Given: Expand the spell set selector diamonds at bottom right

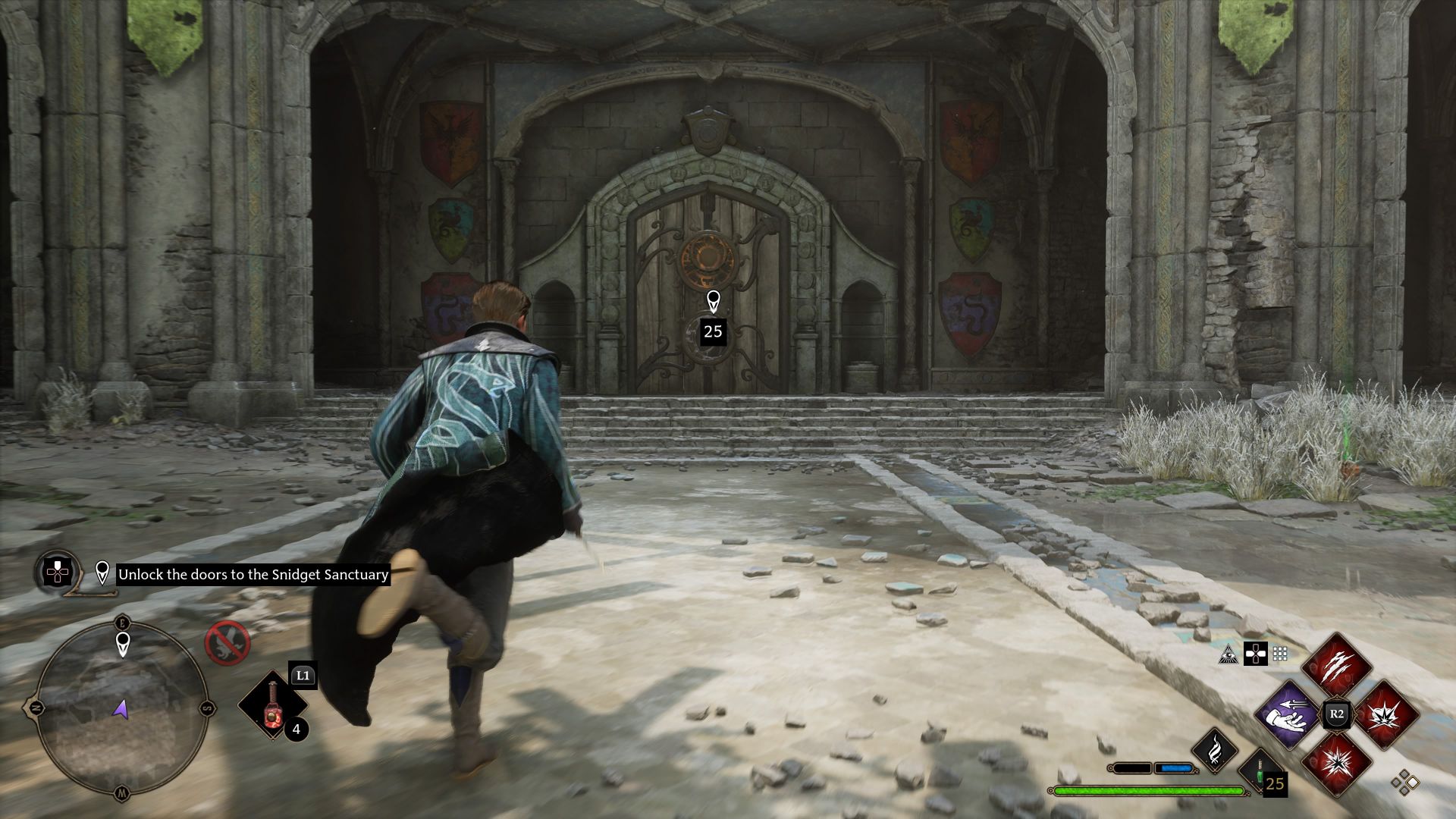Looking at the screenshot, I should point(1404,781).
